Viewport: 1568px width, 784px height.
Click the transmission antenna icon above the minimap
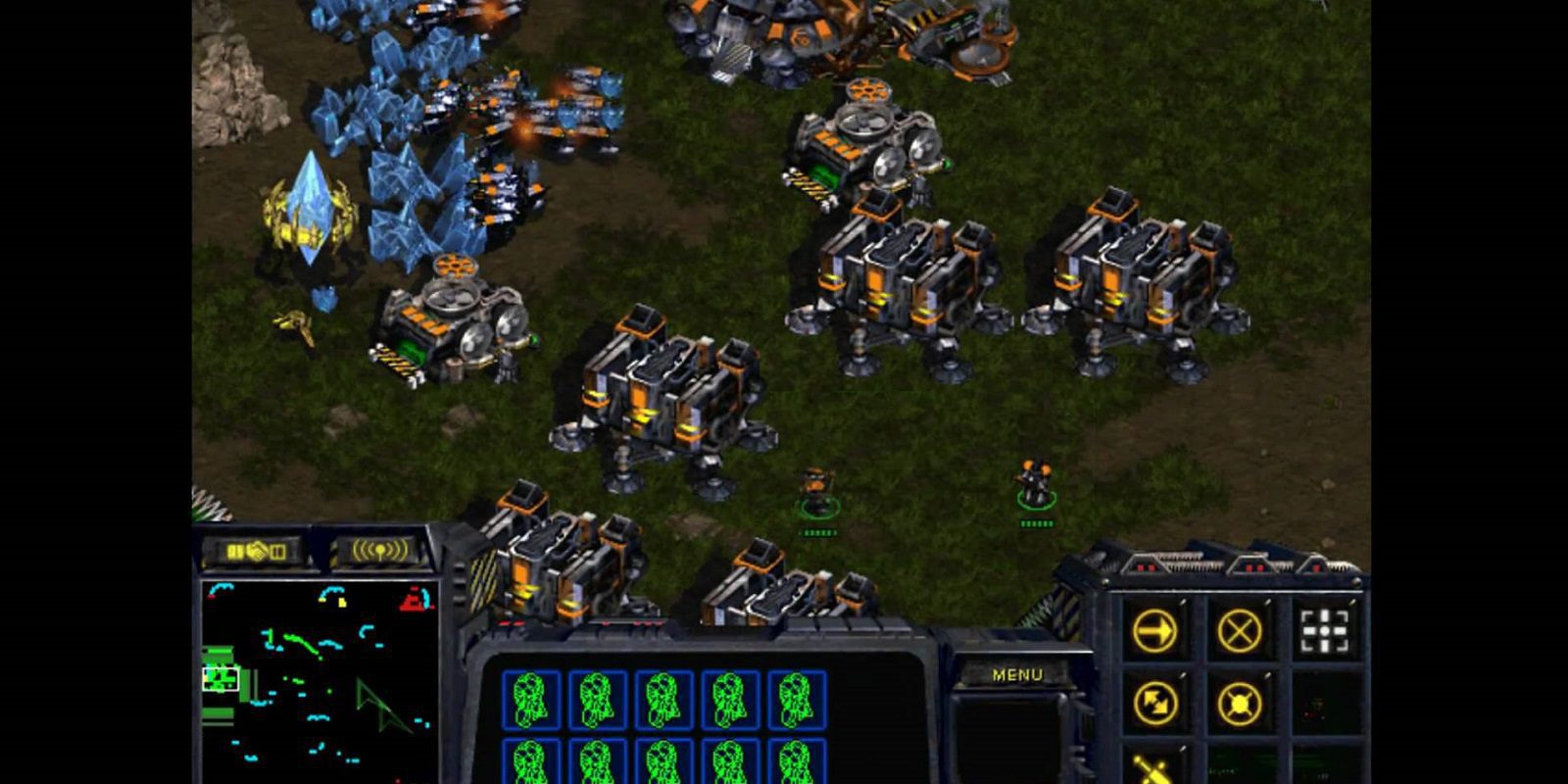(x=380, y=549)
